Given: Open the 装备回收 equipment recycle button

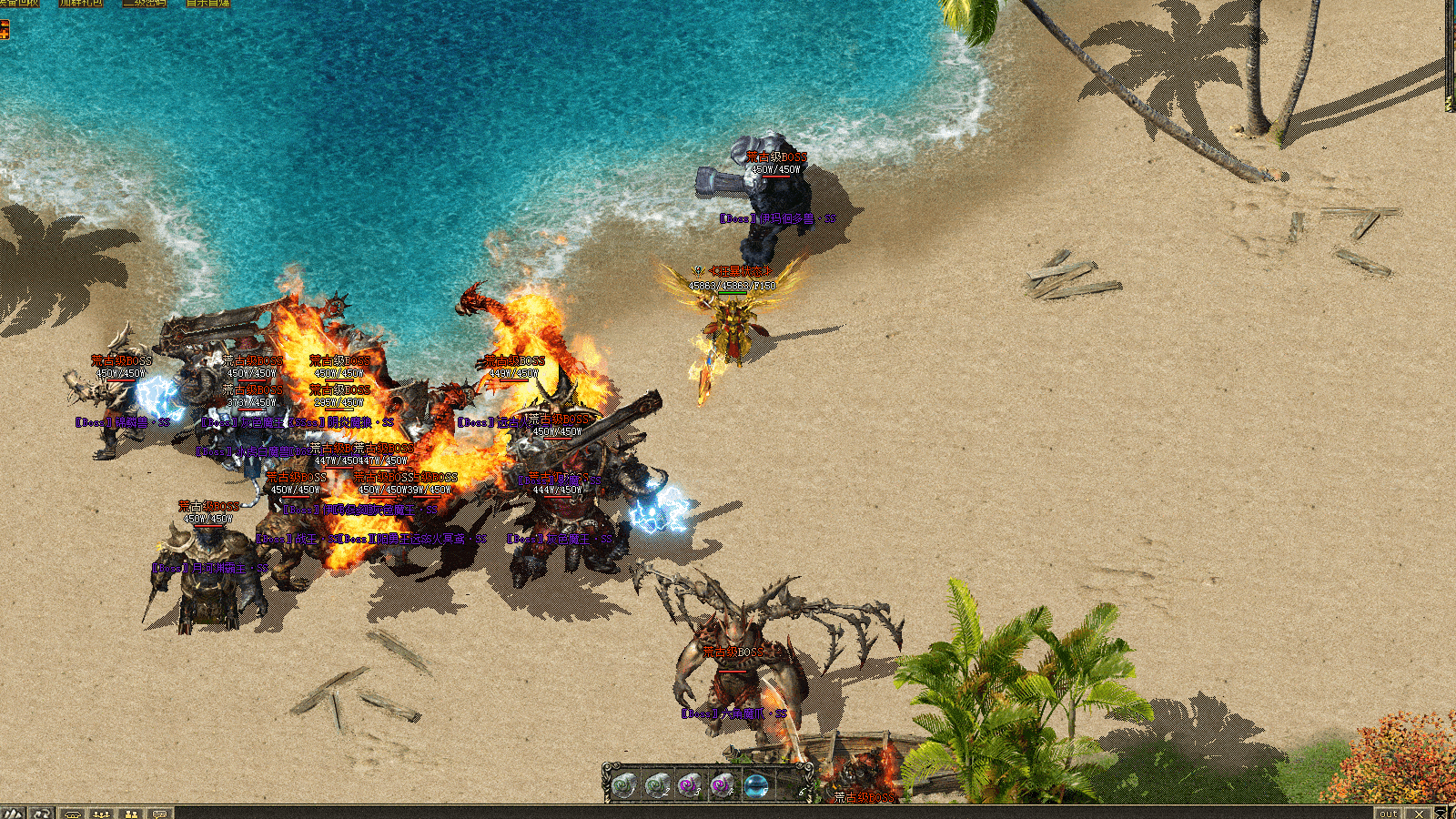Looking at the screenshot, I should pos(18,4).
